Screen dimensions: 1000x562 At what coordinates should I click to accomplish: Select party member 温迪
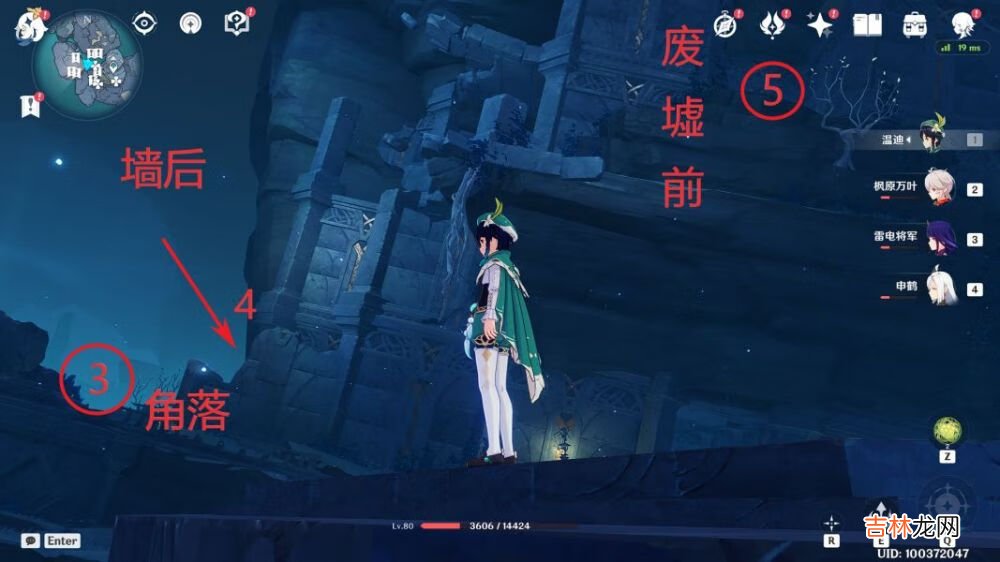tap(938, 139)
